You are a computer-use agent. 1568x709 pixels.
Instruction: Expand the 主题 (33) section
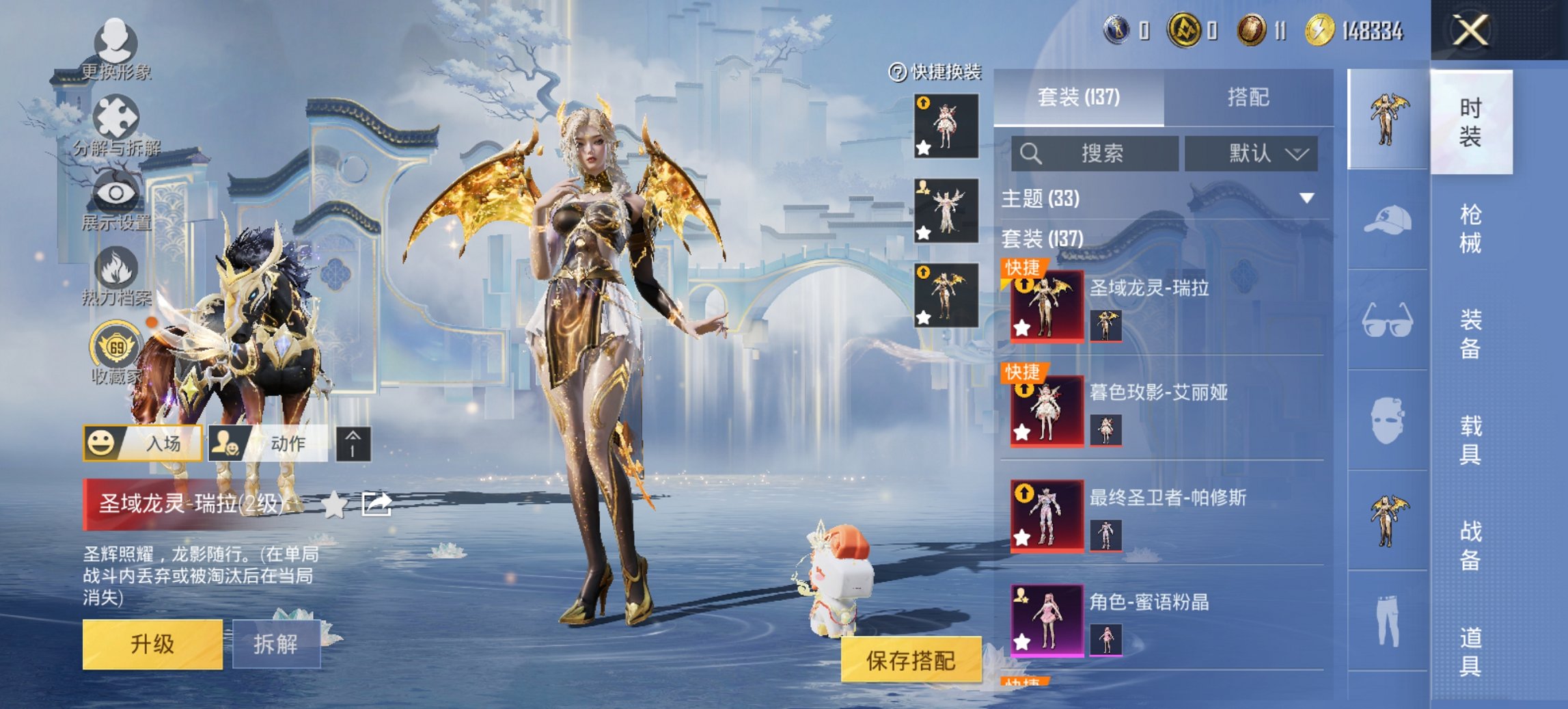[1306, 198]
